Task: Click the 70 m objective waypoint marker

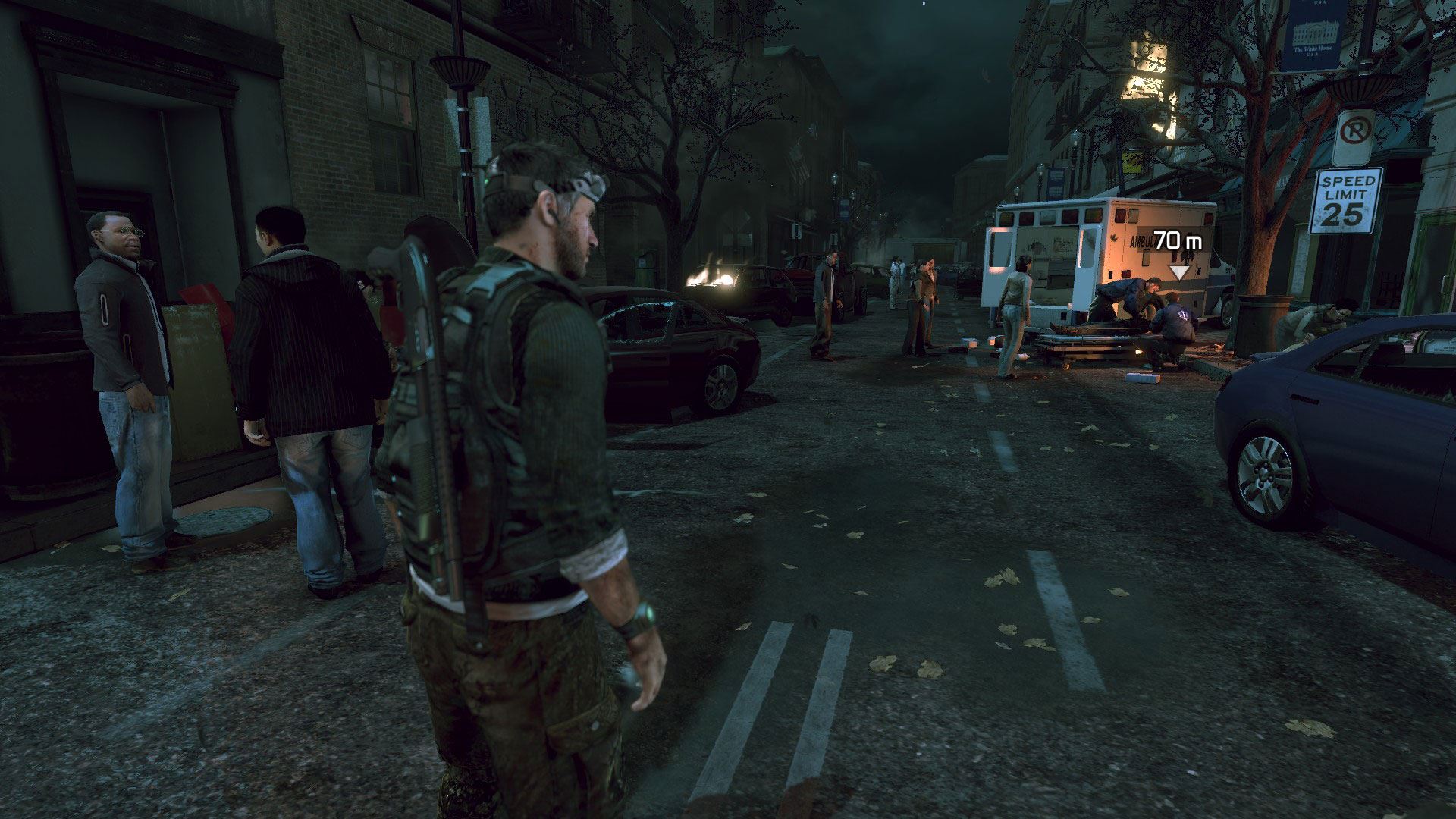Action: click(1179, 271)
